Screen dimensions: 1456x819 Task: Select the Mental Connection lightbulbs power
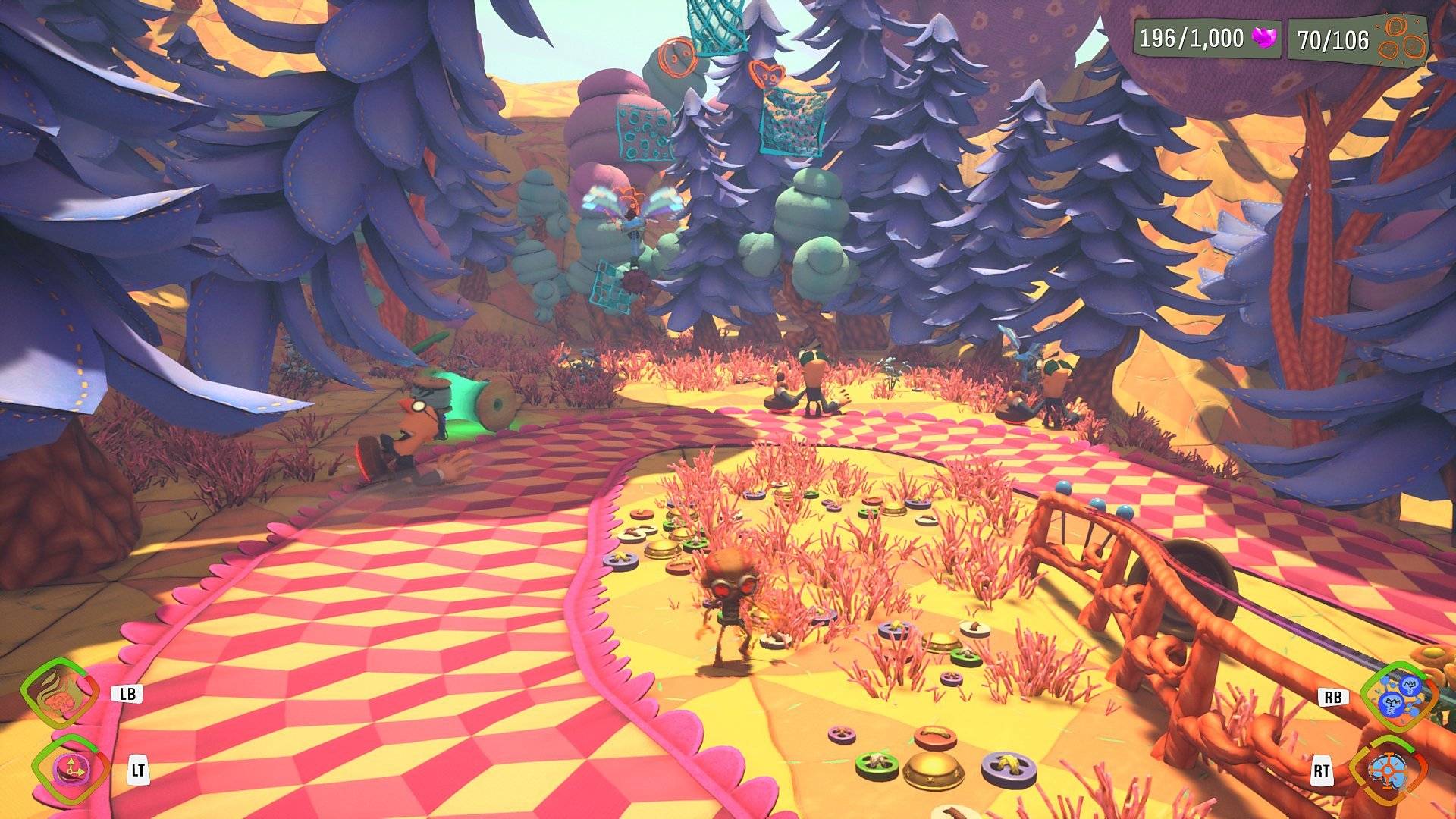[x=1398, y=695]
